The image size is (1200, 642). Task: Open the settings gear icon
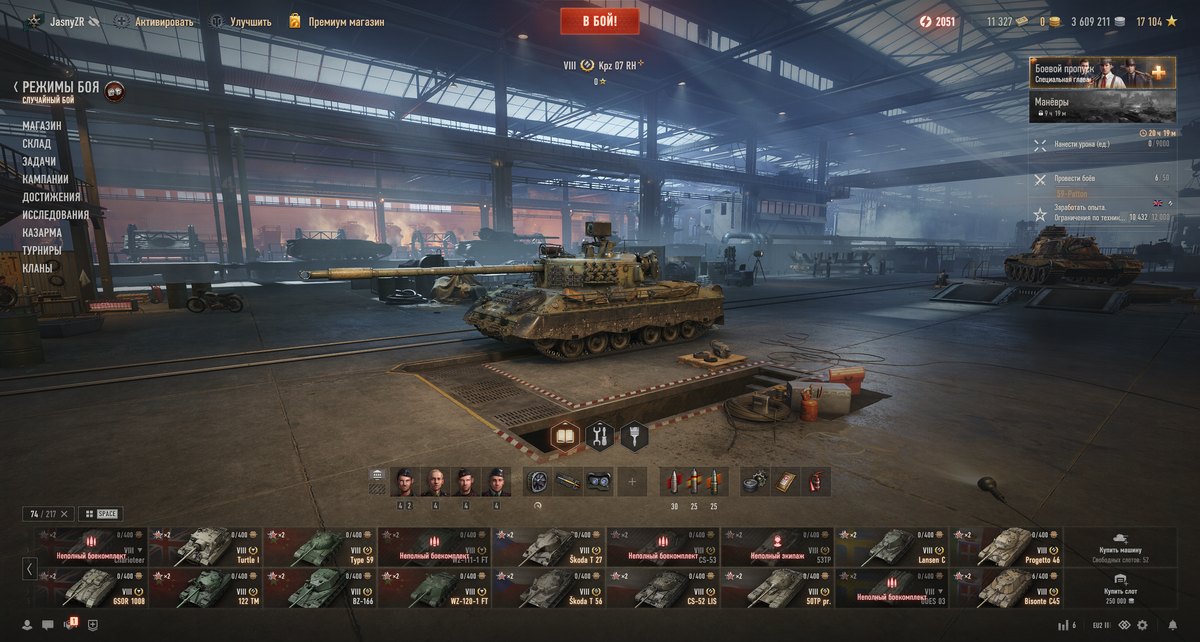coord(1142,625)
